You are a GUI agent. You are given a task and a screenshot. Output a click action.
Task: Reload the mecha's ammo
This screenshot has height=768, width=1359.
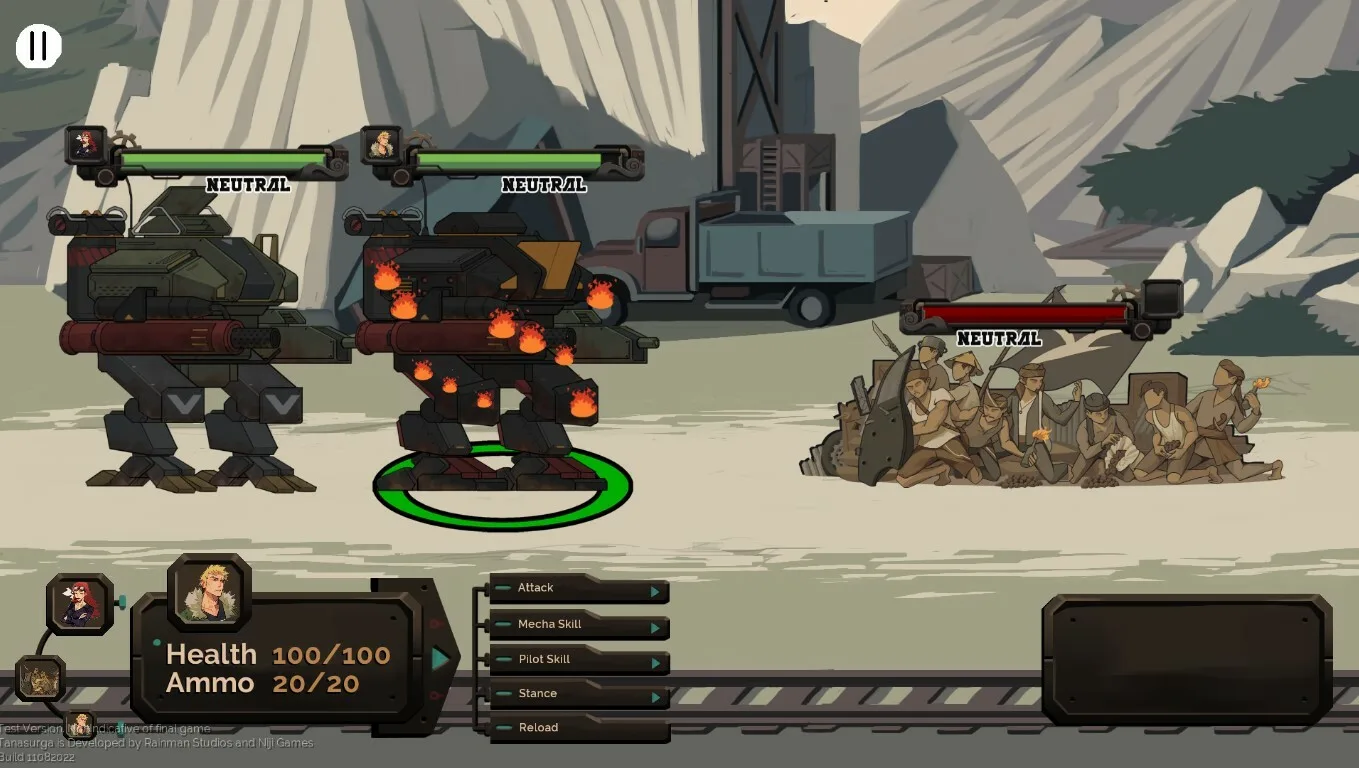point(578,728)
